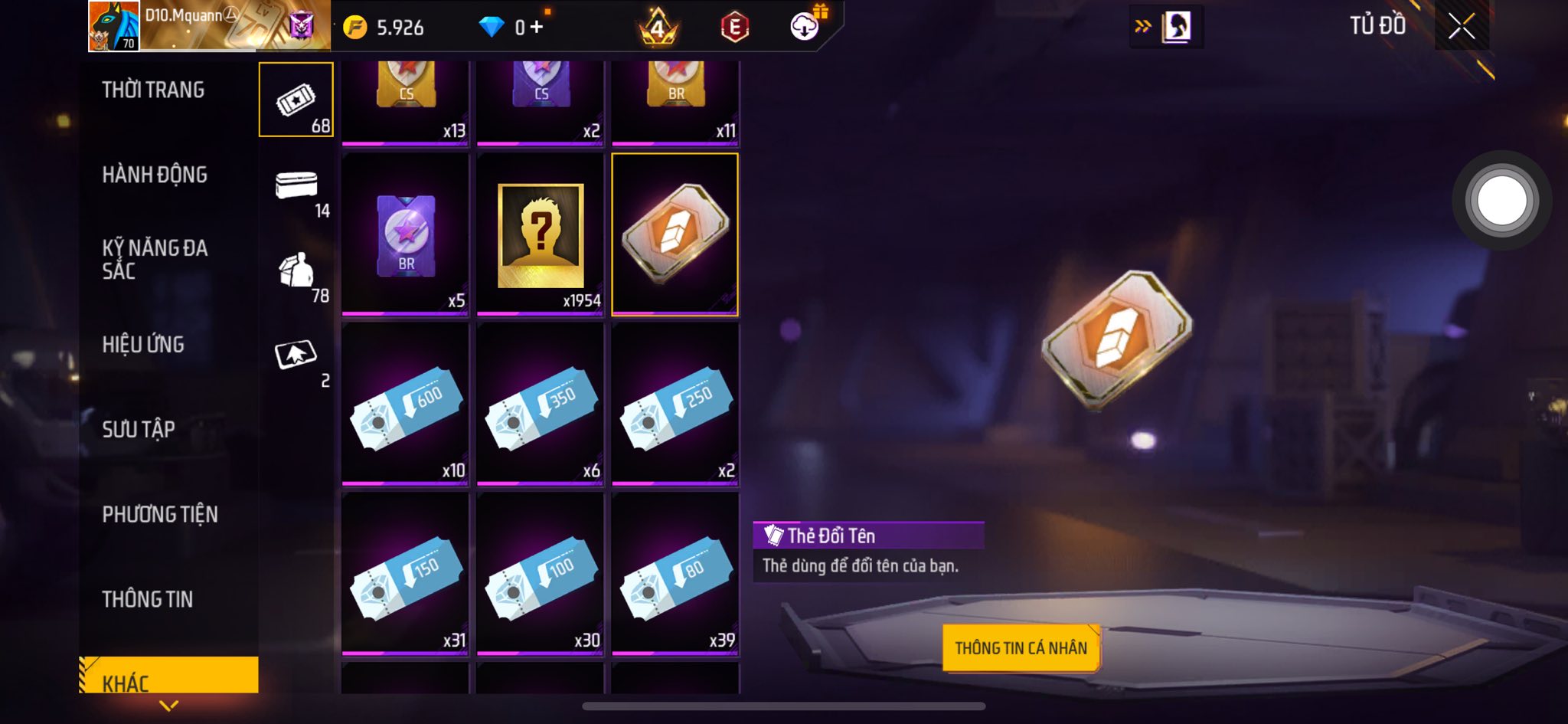Select the purple BR rank card x5

pyautogui.click(x=405, y=234)
